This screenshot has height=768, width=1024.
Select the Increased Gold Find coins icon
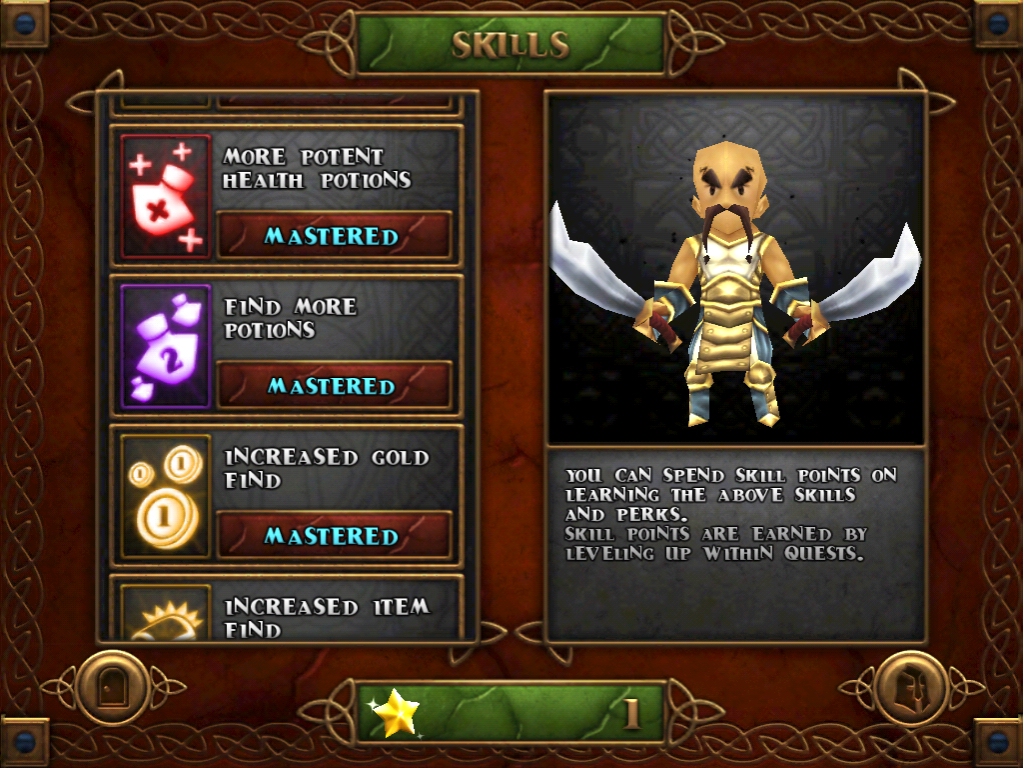point(166,497)
